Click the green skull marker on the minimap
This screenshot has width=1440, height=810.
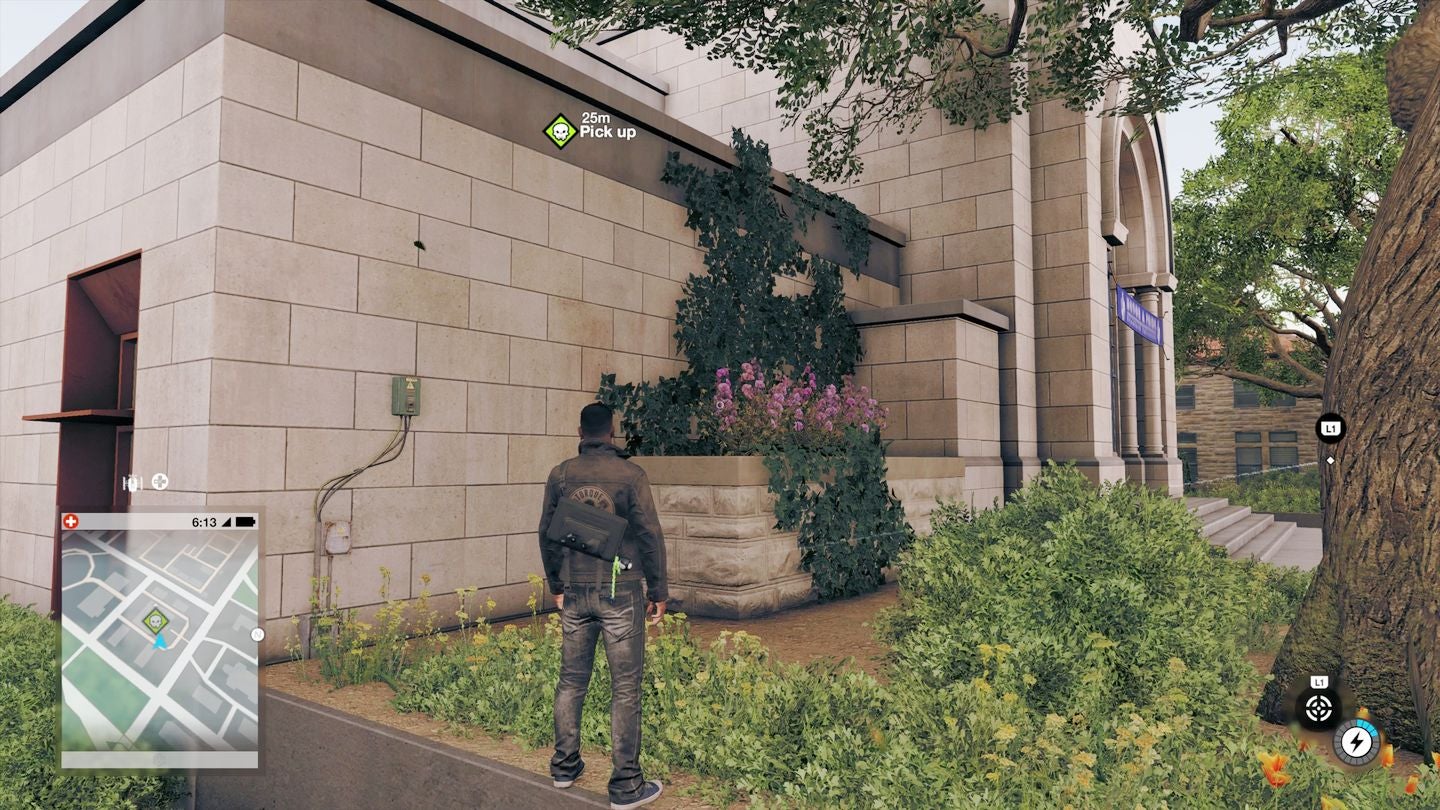coord(157,619)
